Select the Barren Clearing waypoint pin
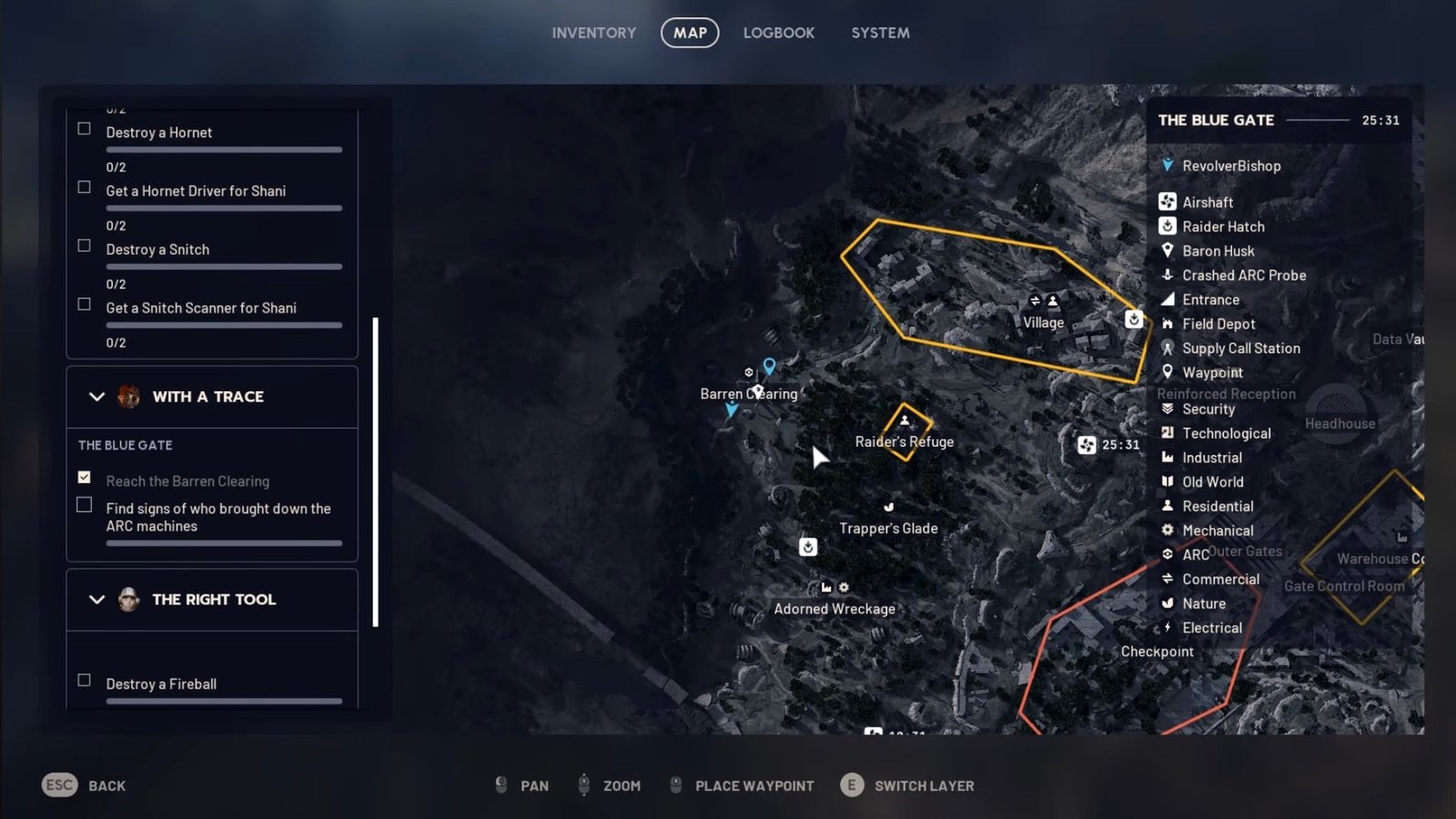 tap(769, 366)
